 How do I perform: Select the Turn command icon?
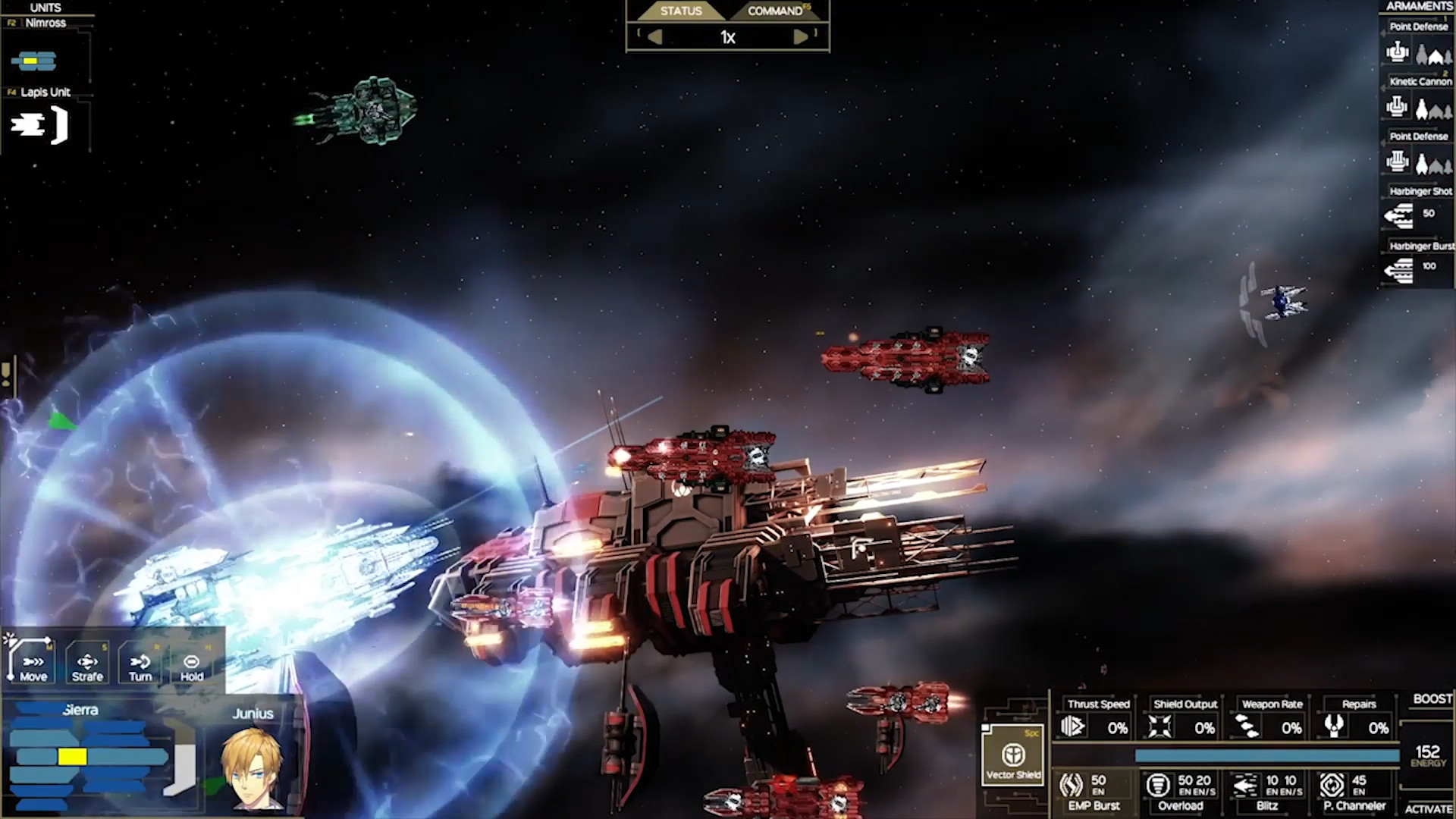point(137,662)
